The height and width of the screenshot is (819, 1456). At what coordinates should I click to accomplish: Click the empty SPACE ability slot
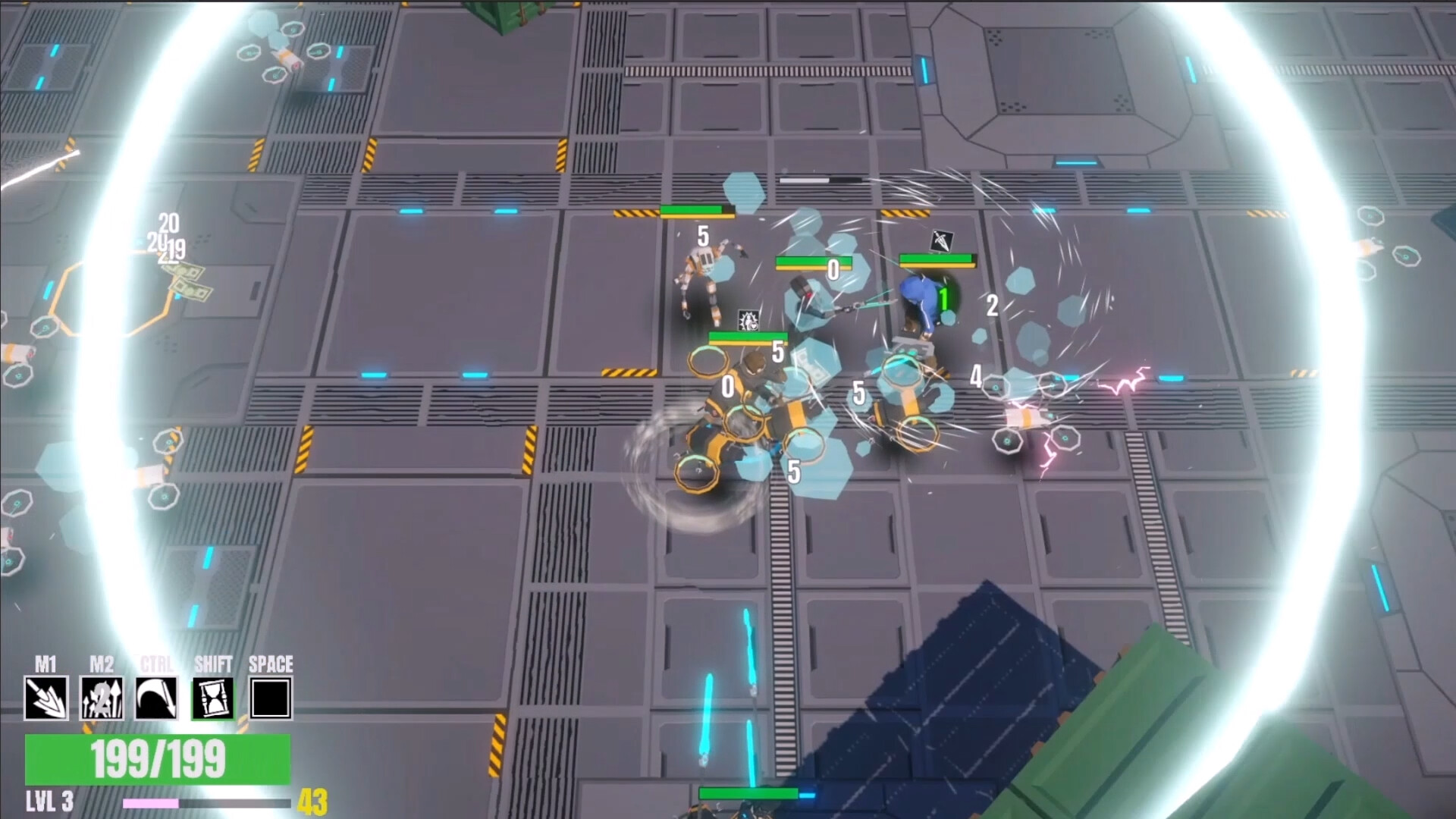coord(269,698)
